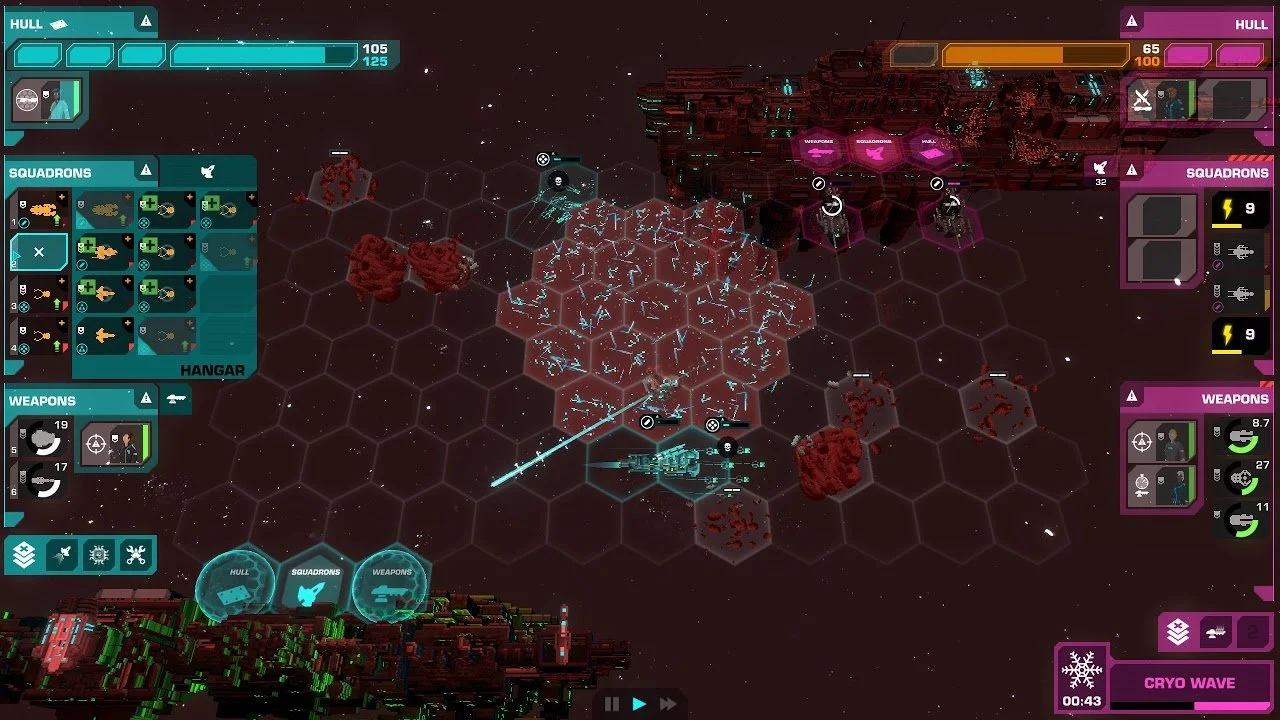1280x720 pixels.
Task: Select the player's Weapons system hexagon
Action: coord(391,584)
